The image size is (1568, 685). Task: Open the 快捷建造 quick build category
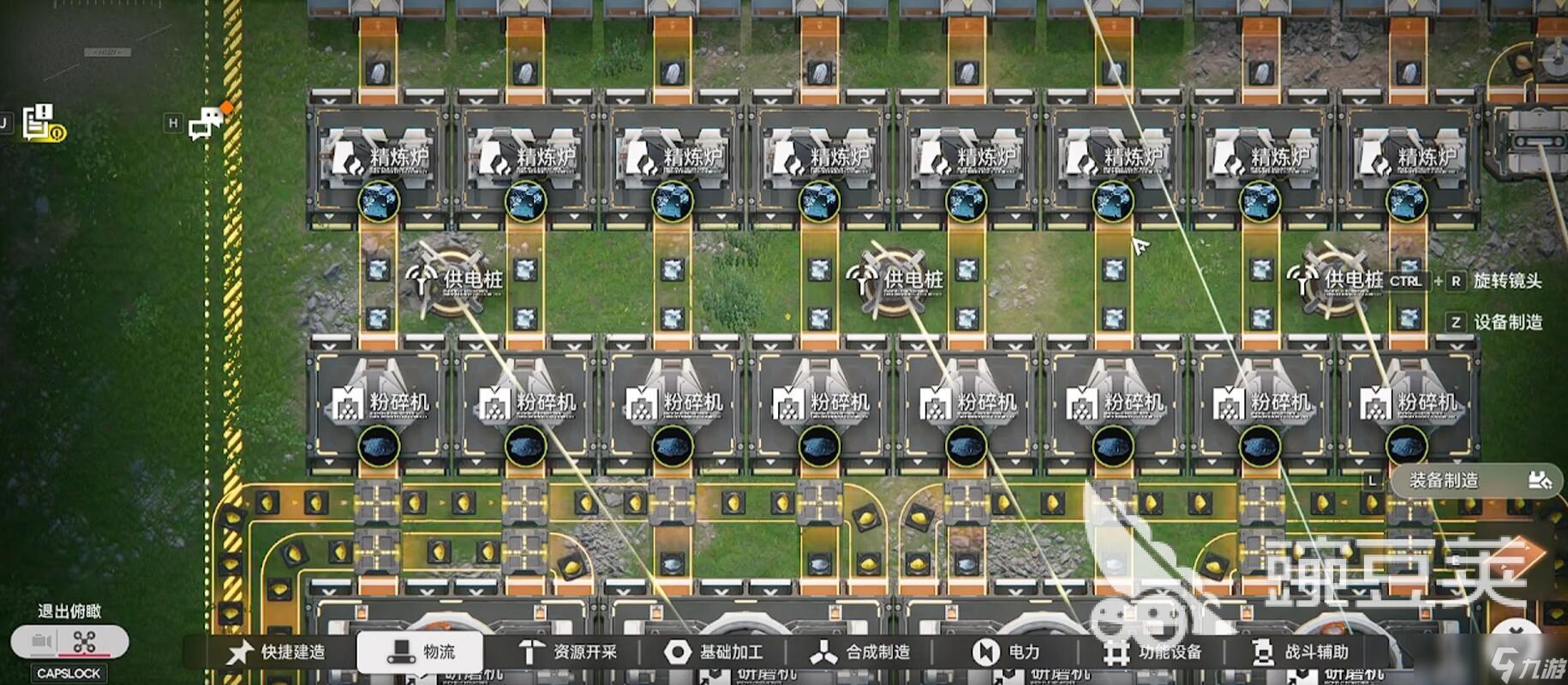point(277,652)
